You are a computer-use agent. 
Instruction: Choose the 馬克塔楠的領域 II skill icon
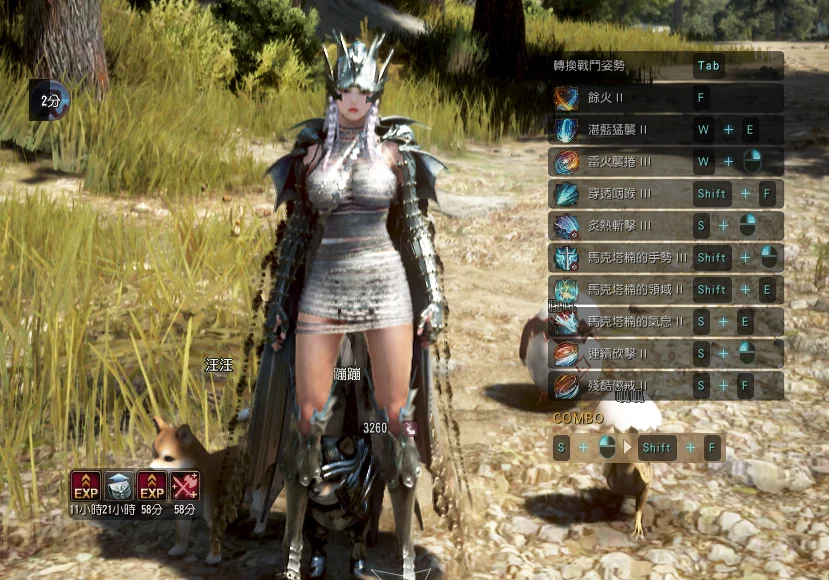tap(566, 290)
